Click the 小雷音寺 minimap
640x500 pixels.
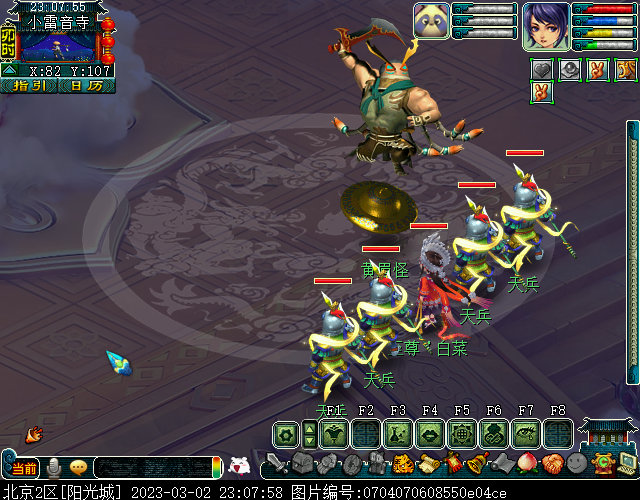tap(58, 46)
